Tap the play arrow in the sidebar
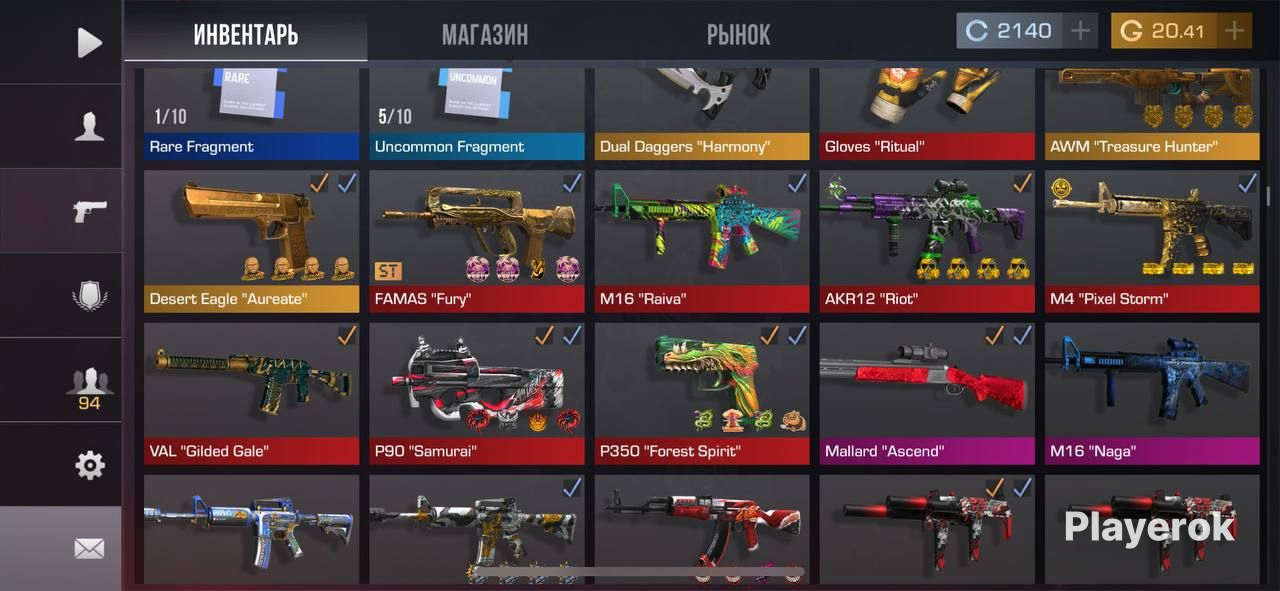Viewport: 1280px width, 591px height. coord(89,42)
